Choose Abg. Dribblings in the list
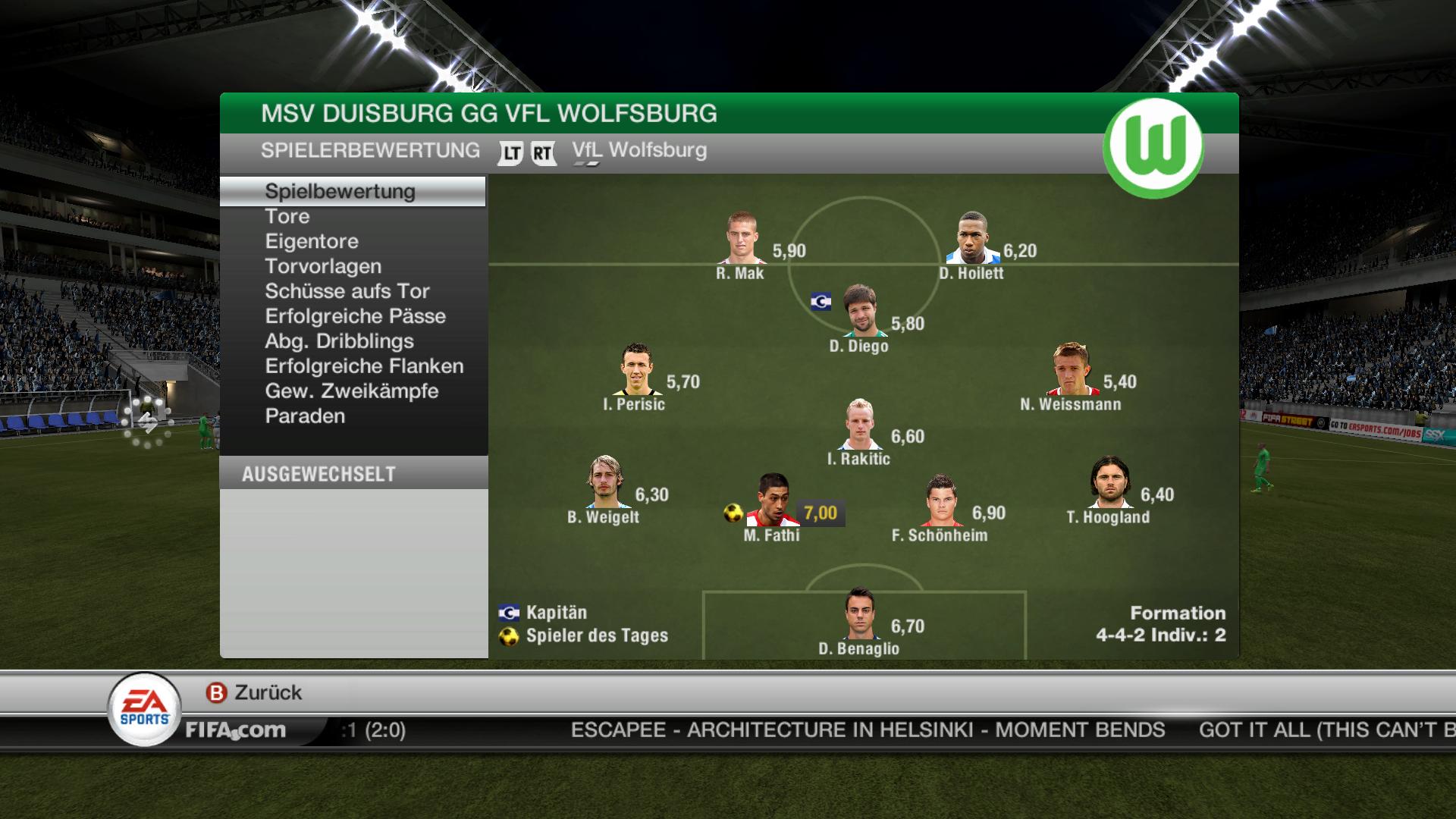Screen dimensions: 1456x819 pyautogui.click(x=339, y=341)
